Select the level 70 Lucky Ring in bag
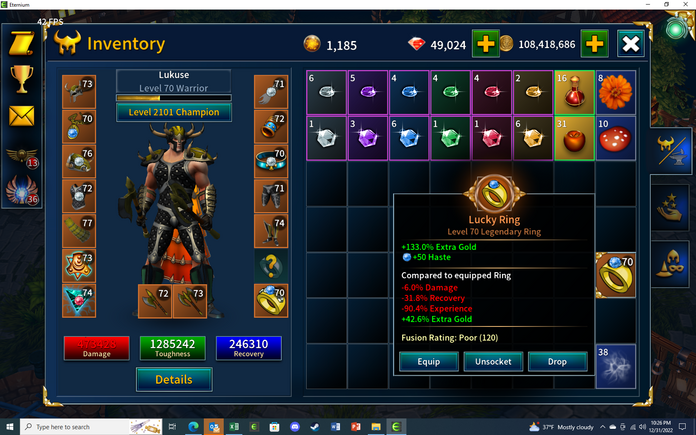 pyautogui.click(x=615, y=275)
